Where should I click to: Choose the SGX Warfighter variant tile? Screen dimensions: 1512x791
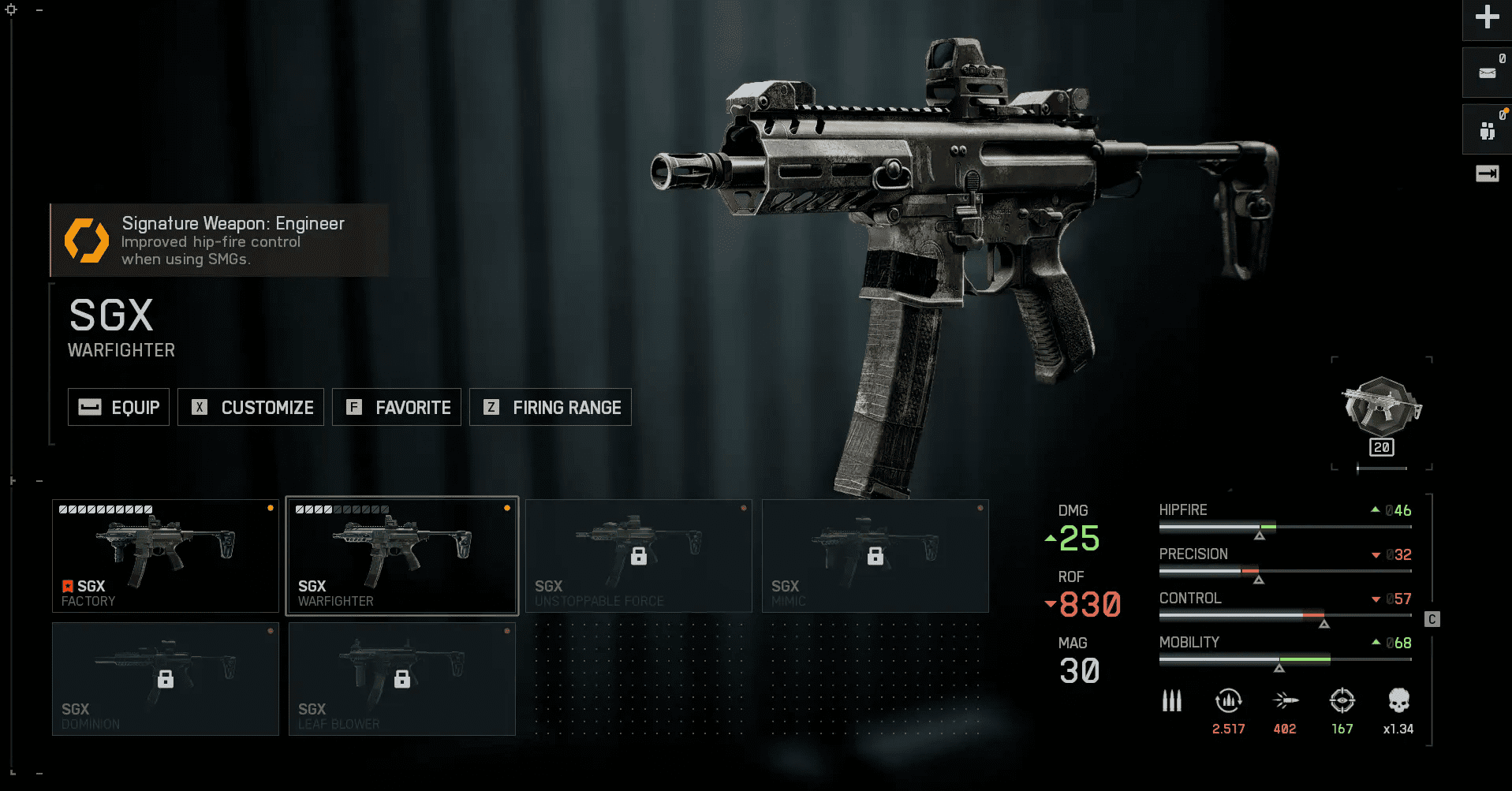coord(402,556)
